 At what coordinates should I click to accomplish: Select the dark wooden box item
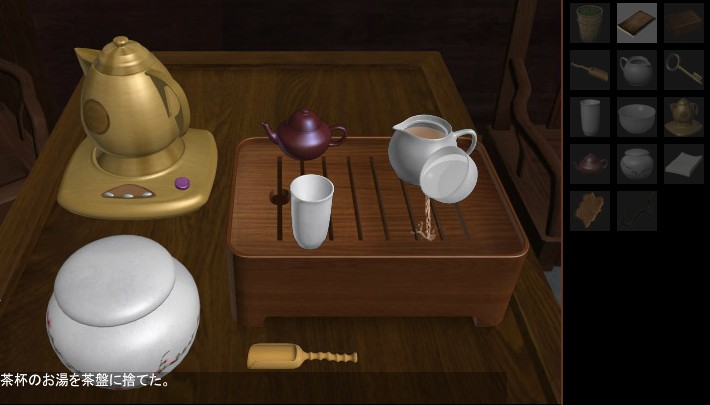tap(684, 23)
